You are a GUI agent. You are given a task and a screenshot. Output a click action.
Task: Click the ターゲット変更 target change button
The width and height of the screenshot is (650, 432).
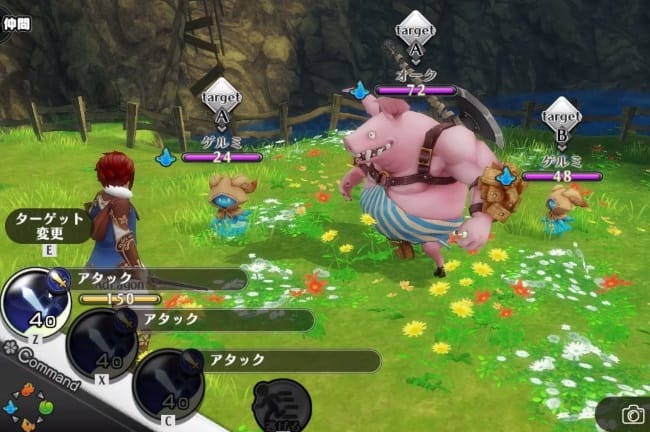[47, 226]
